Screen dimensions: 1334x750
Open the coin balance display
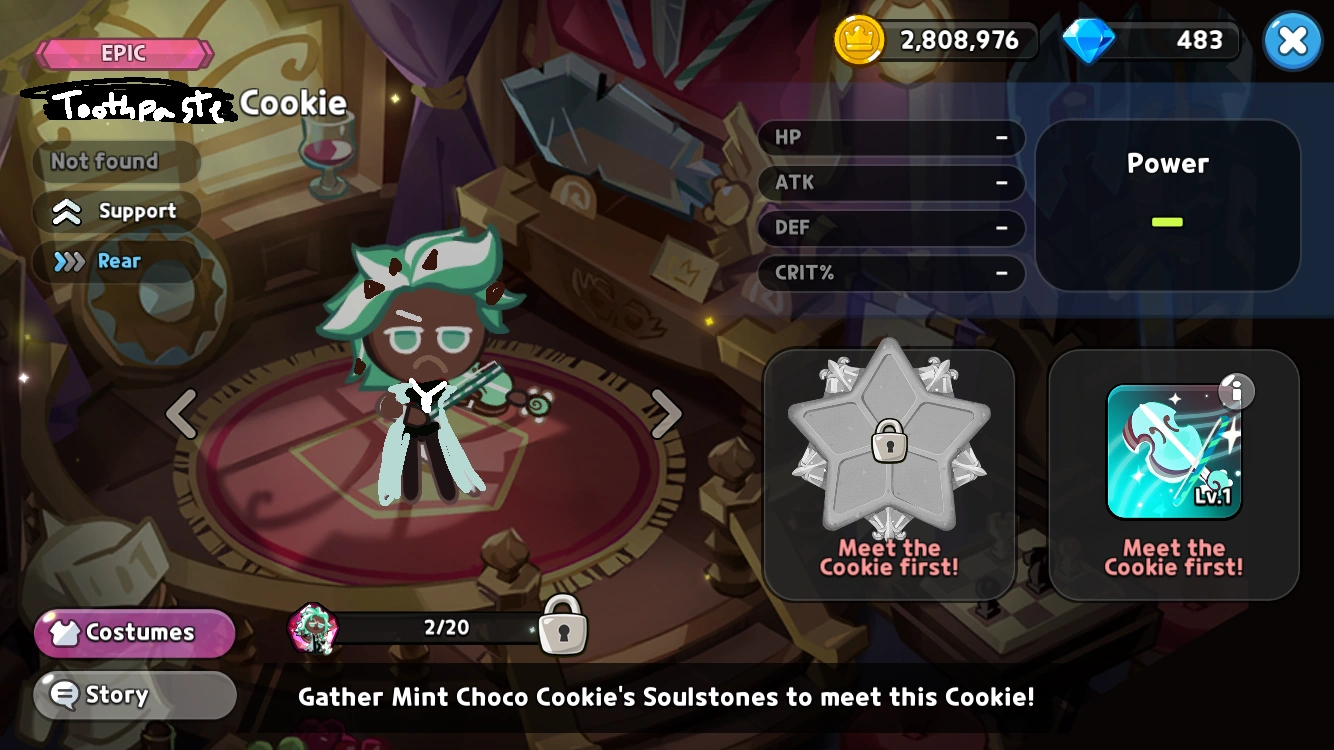point(935,40)
